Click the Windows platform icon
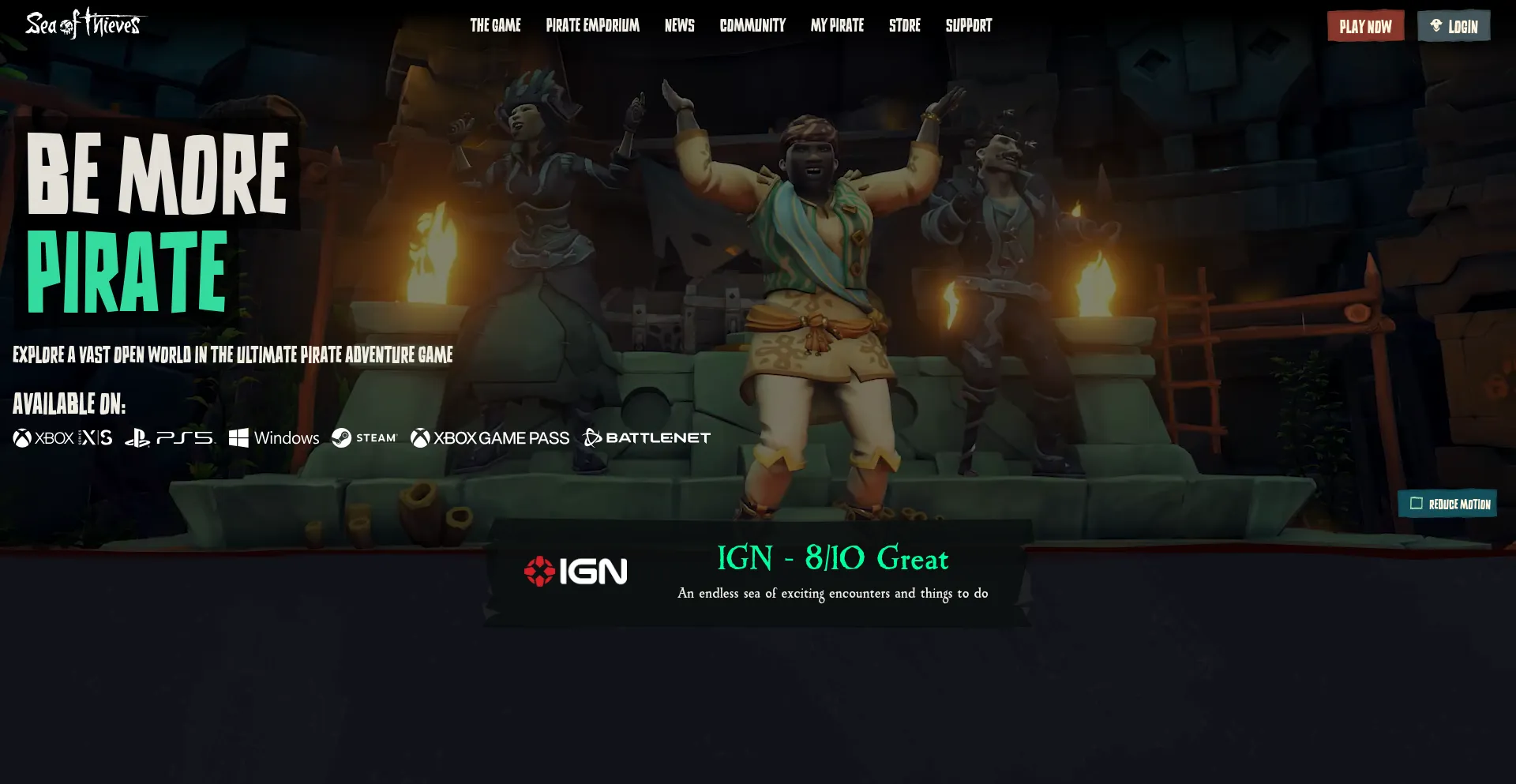 pos(274,437)
